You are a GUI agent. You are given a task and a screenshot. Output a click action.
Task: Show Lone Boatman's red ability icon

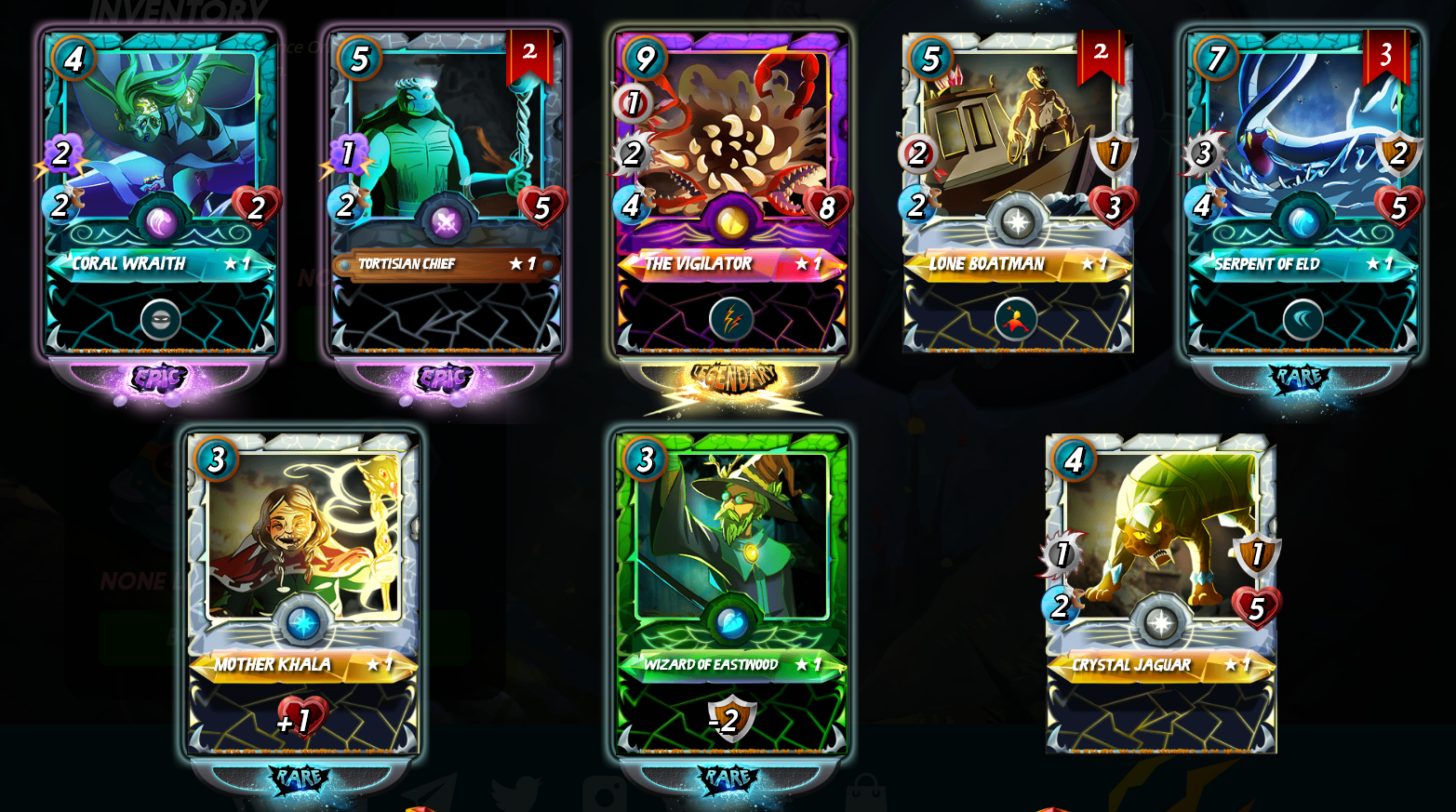point(1016,320)
